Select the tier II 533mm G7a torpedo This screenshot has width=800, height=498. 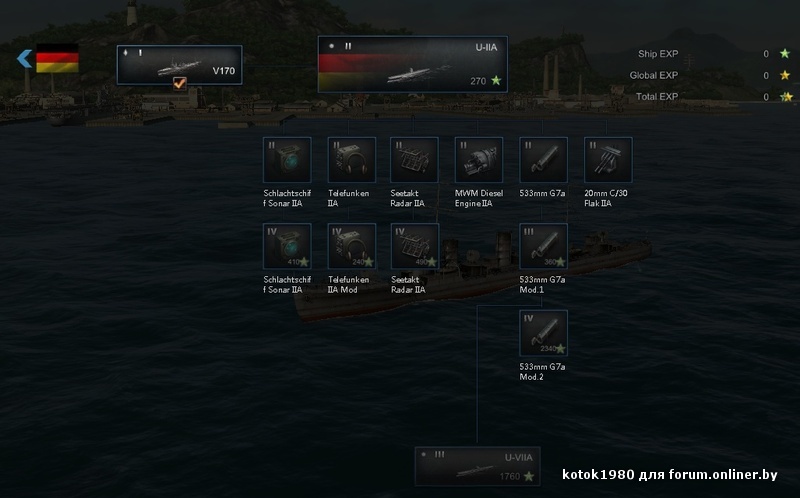(543, 160)
